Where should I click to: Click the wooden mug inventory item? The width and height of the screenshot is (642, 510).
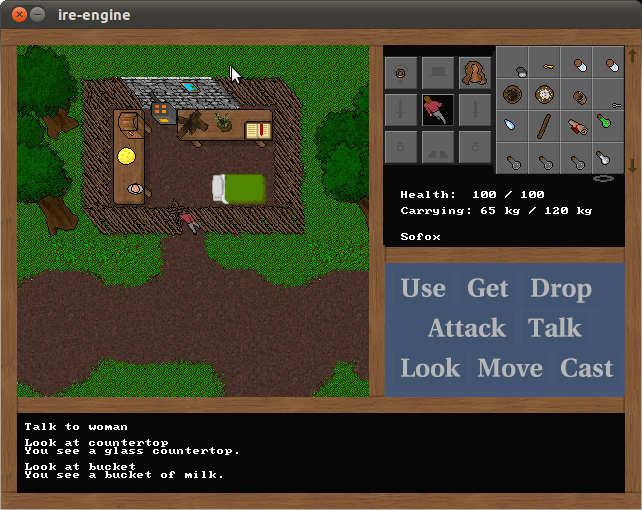(x=578, y=96)
